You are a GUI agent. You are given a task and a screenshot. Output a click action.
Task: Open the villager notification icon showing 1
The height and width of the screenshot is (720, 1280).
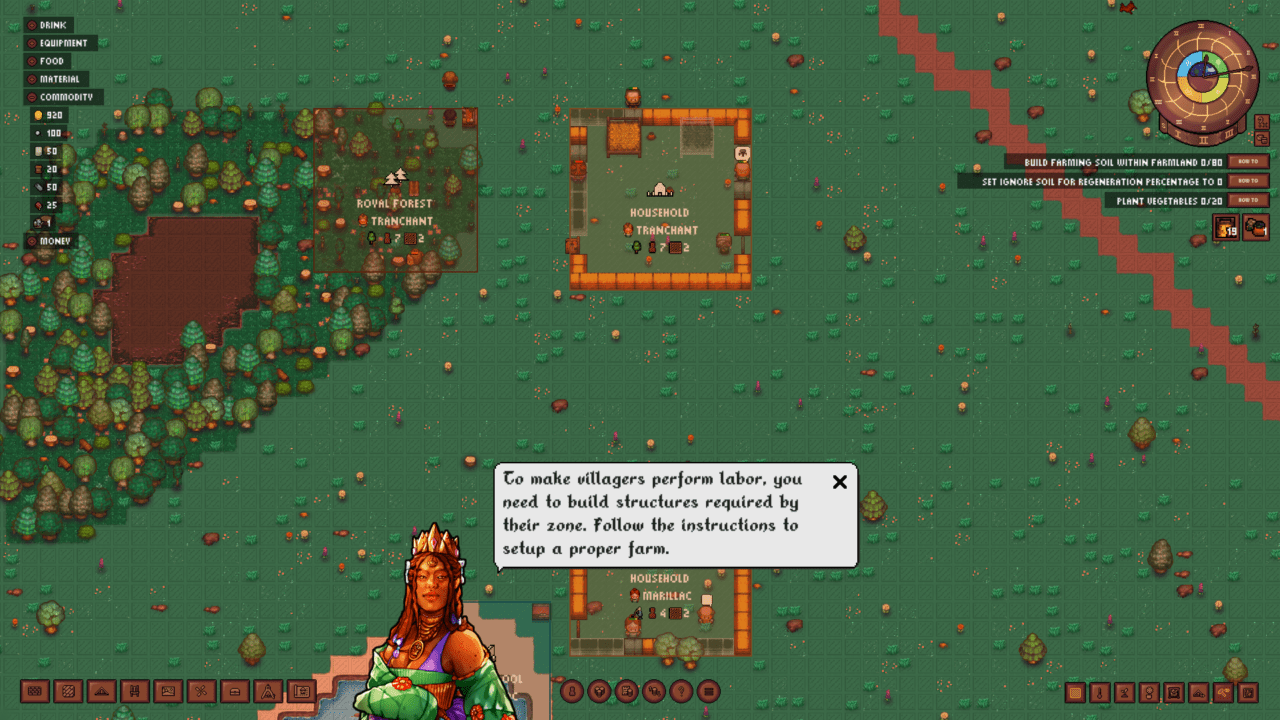point(1257,229)
